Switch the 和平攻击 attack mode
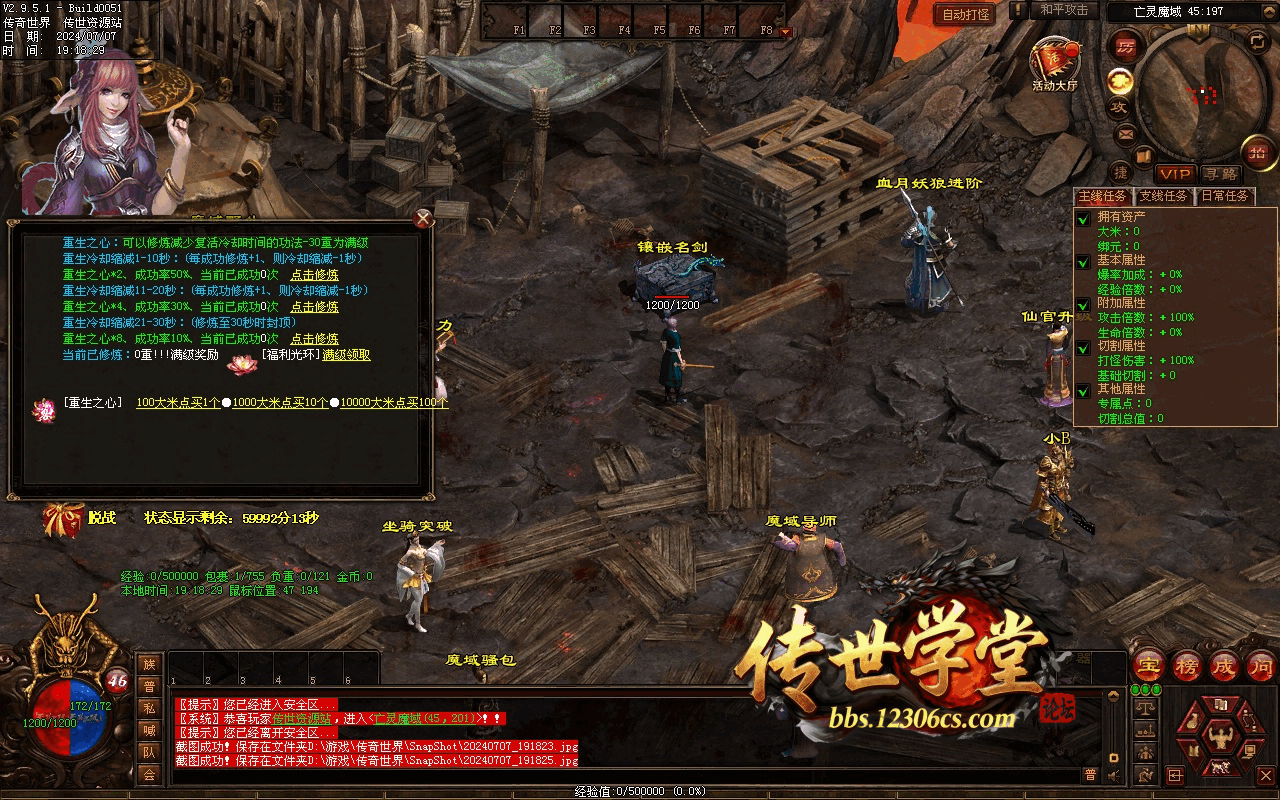The height and width of the screenshot is (800, 1280). coord(1063,10)
